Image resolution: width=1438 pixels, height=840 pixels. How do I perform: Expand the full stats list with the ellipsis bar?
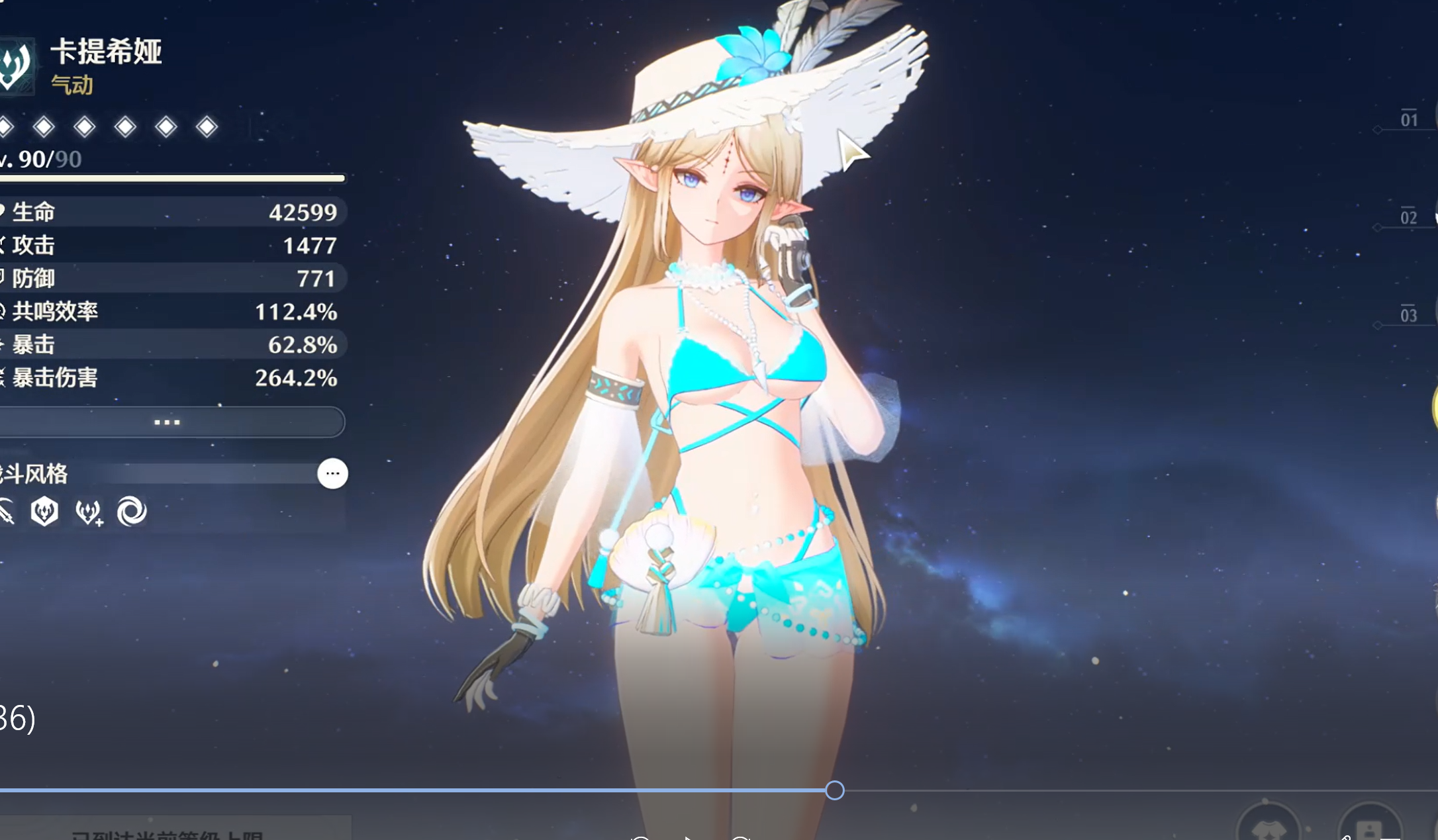click(x=167, y=422)
